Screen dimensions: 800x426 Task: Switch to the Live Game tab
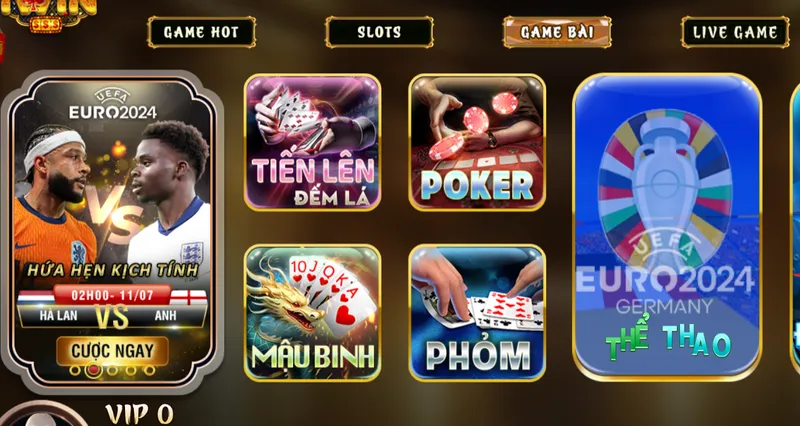[734, 32]
